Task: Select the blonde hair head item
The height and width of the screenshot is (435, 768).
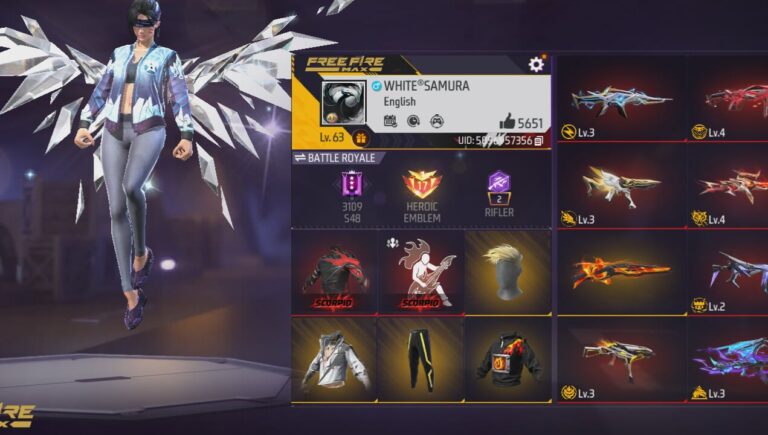Action: click(508, 271)
